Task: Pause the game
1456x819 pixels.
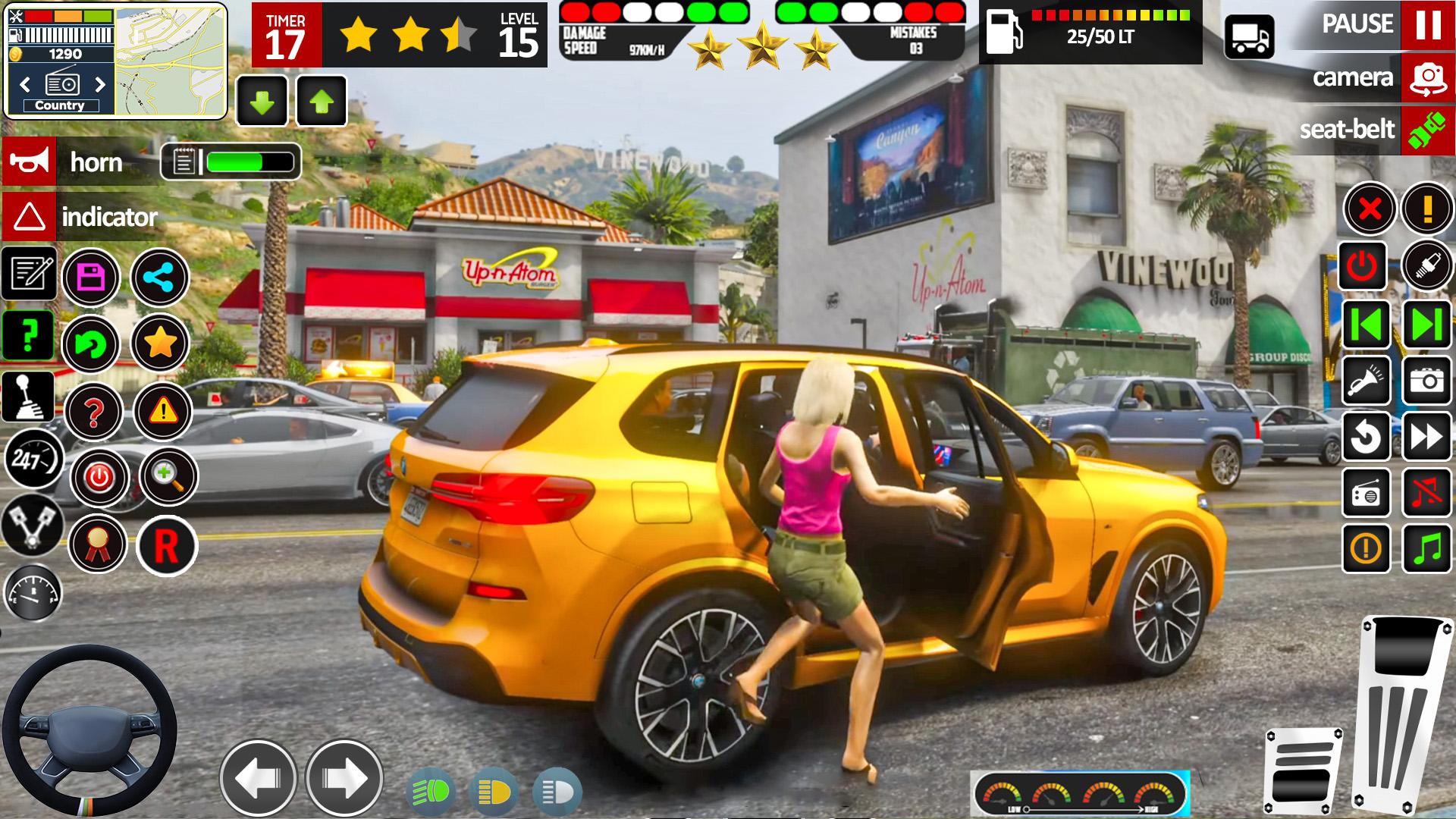Action: [1427, 25]
